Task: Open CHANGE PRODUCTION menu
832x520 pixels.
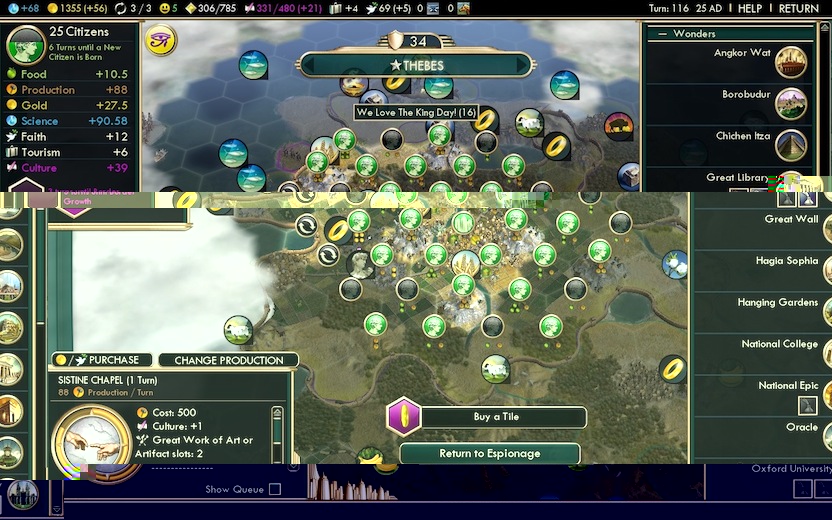Action: (229, 360)
